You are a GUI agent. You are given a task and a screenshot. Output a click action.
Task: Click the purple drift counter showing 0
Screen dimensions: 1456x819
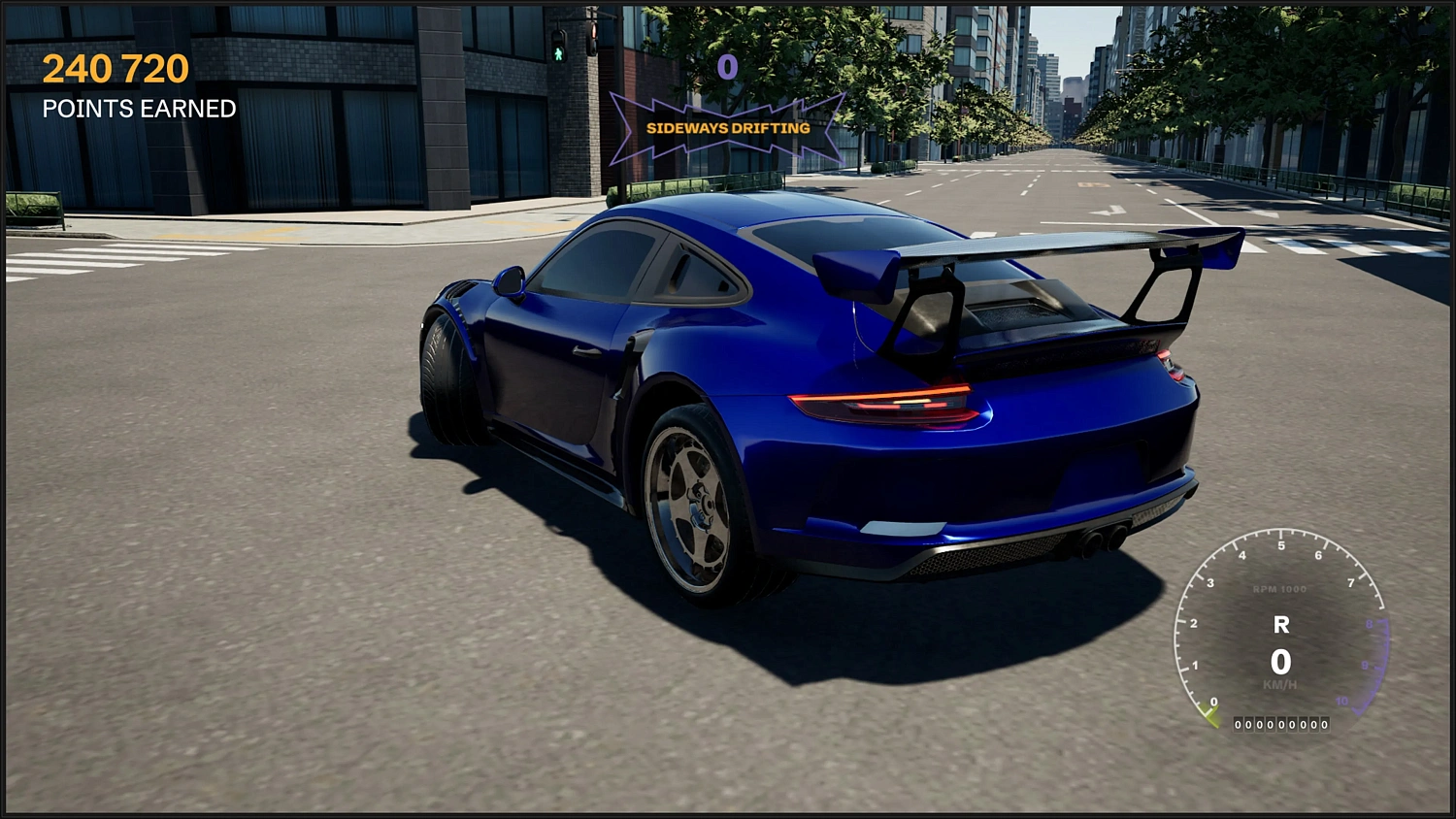point(728,68)
